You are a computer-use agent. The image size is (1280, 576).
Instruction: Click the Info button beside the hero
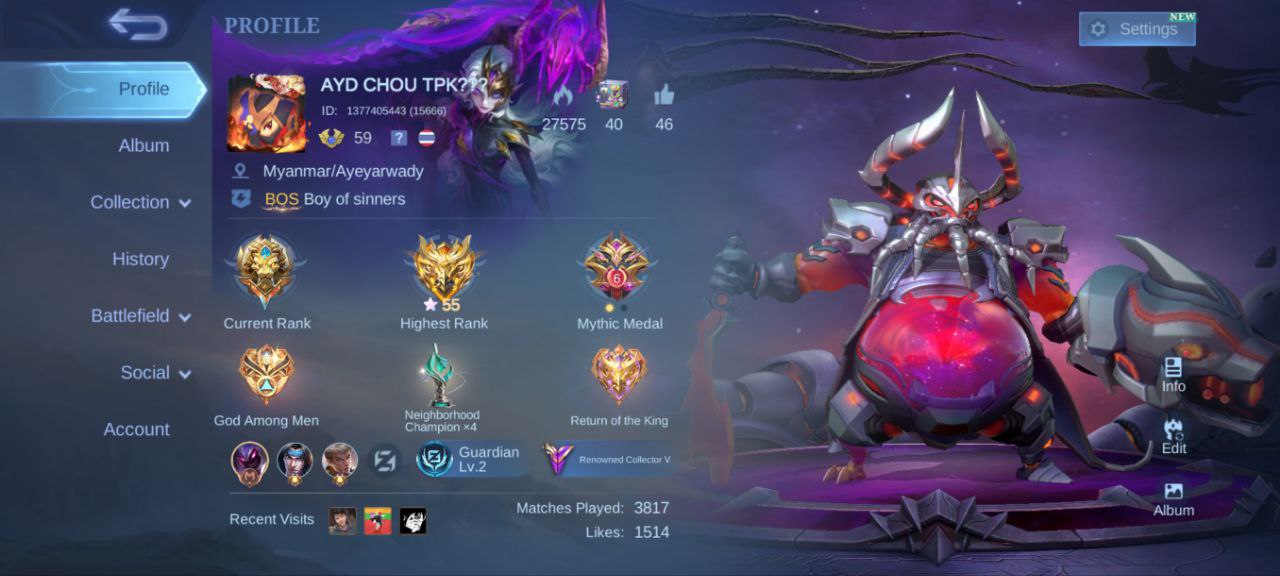[x=1173, y=375]
